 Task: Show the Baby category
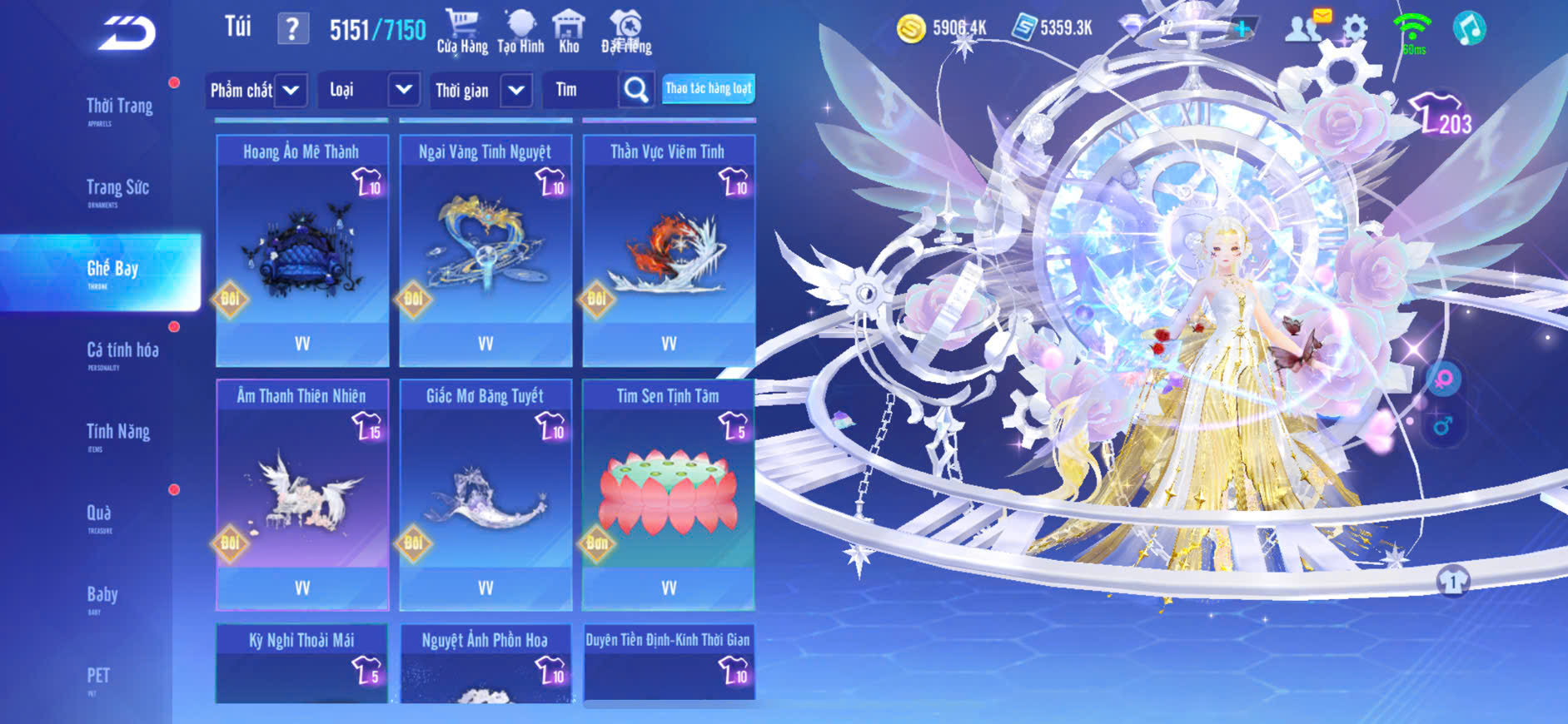[102, 595]
